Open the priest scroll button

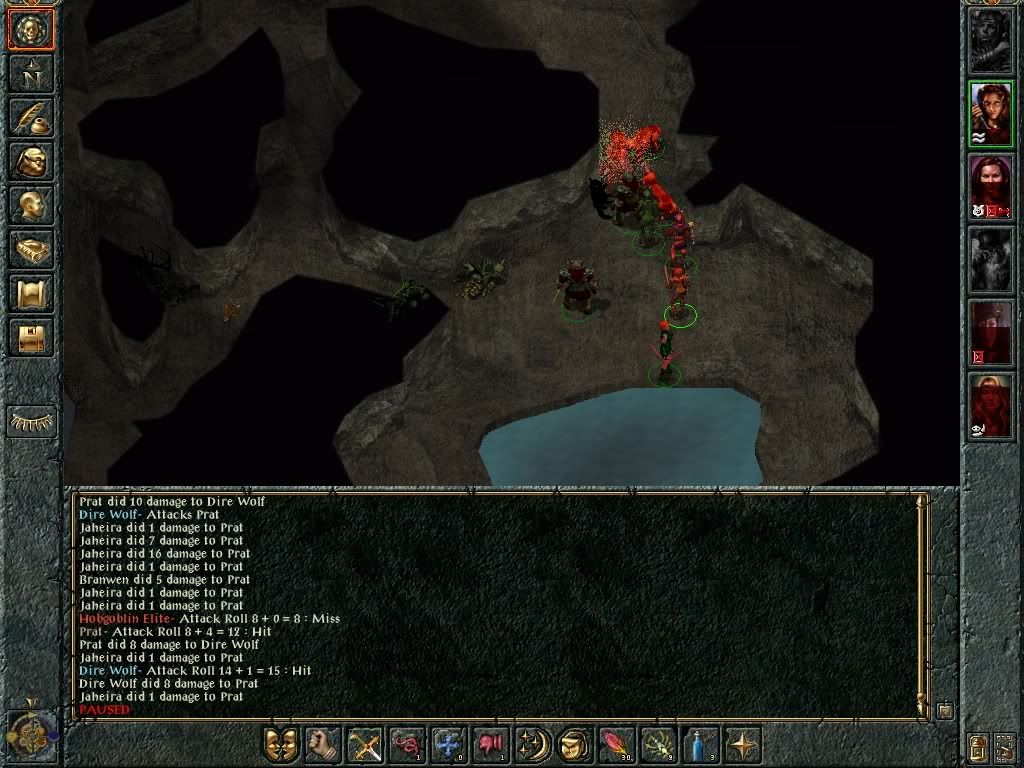coord(31,294)
